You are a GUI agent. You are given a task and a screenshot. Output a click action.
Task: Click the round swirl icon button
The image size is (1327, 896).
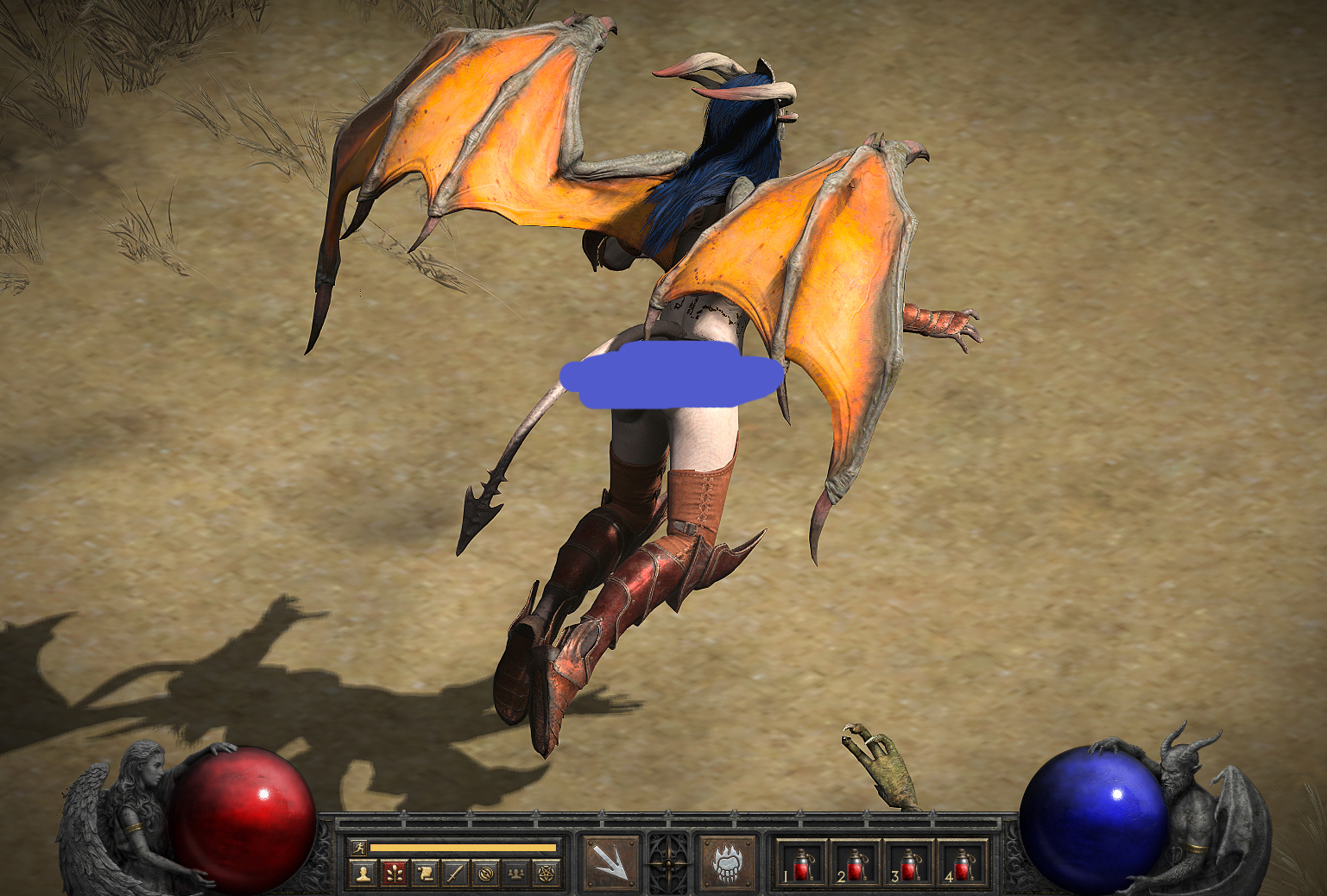486,874
